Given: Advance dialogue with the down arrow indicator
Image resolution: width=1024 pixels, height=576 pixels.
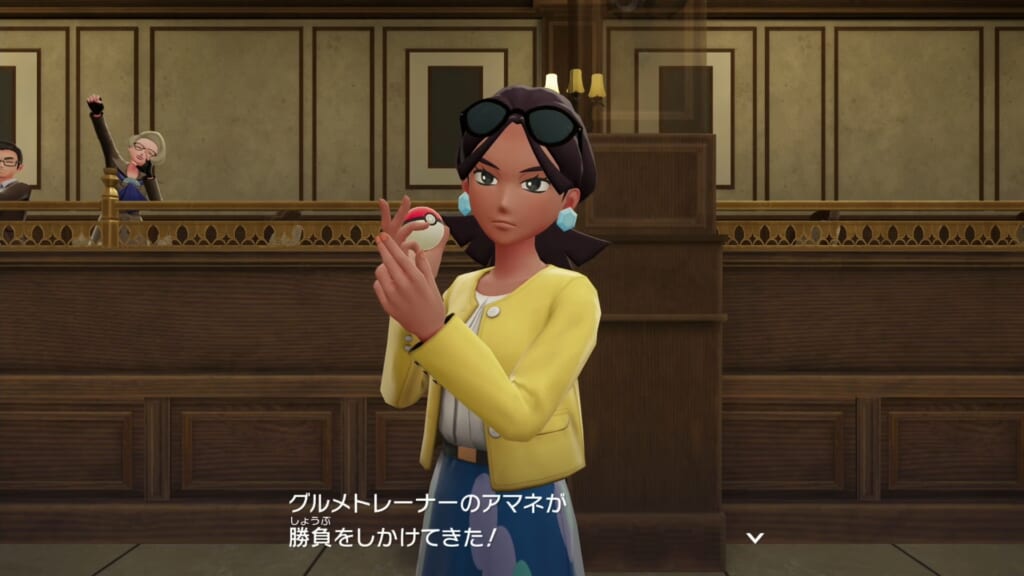Looking at the screenshot, I should pos(756,537).
